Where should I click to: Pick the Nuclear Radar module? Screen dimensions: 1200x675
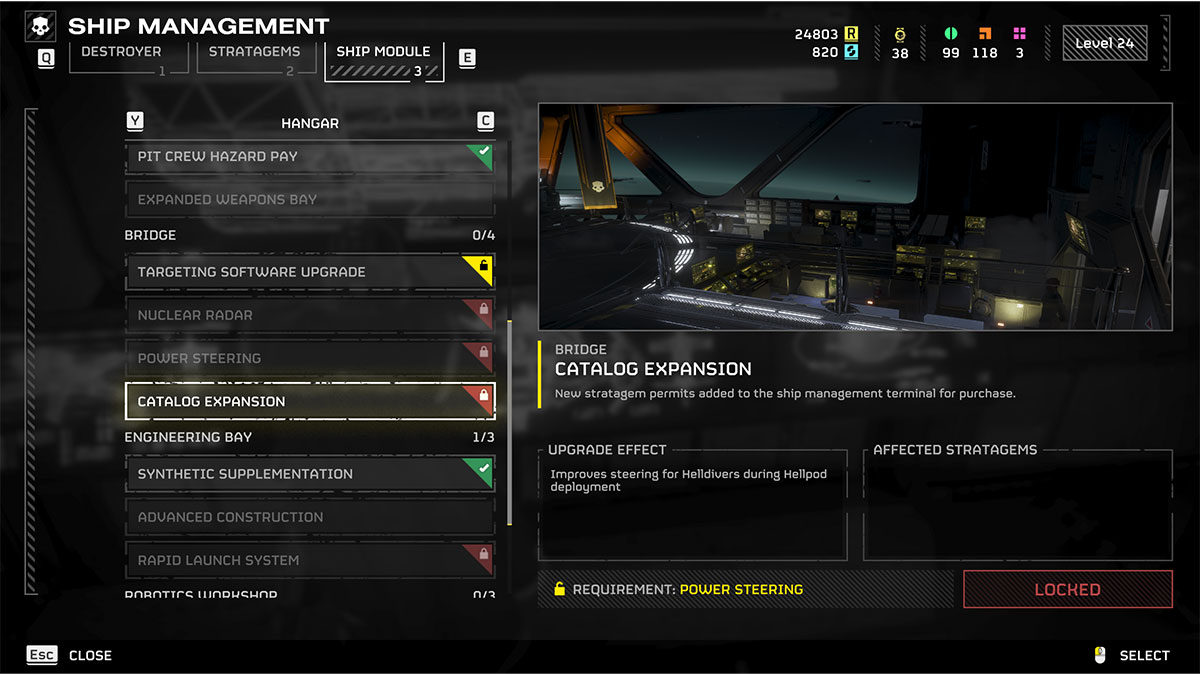click(309, 315)
